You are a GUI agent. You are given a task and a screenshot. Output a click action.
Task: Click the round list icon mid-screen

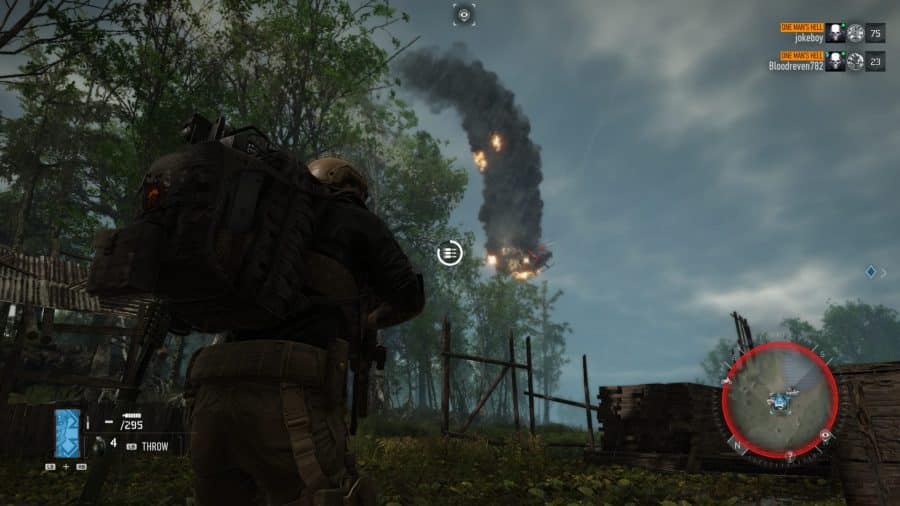(x=450, y=253)
